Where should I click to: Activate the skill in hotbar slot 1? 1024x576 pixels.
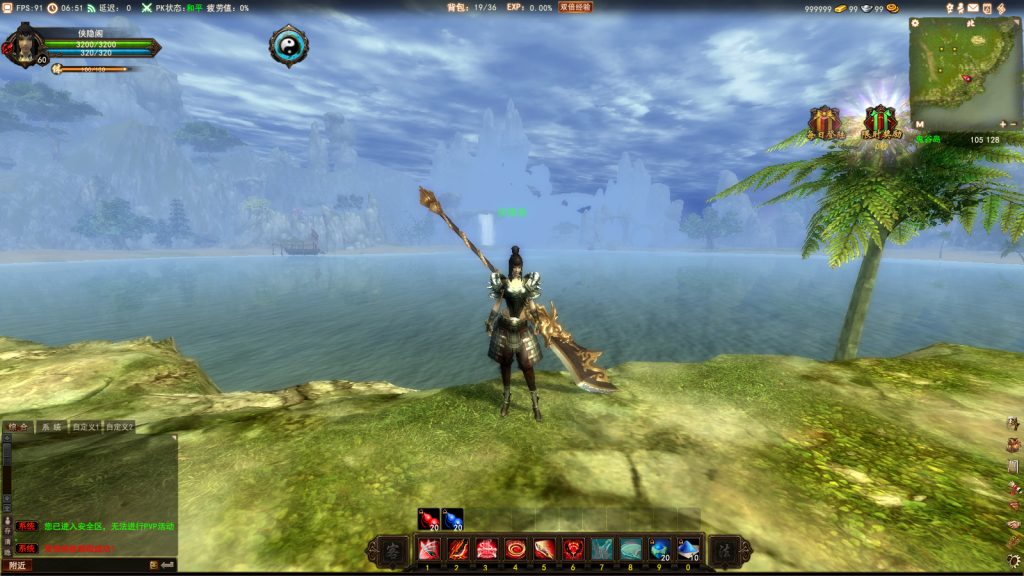428,549
